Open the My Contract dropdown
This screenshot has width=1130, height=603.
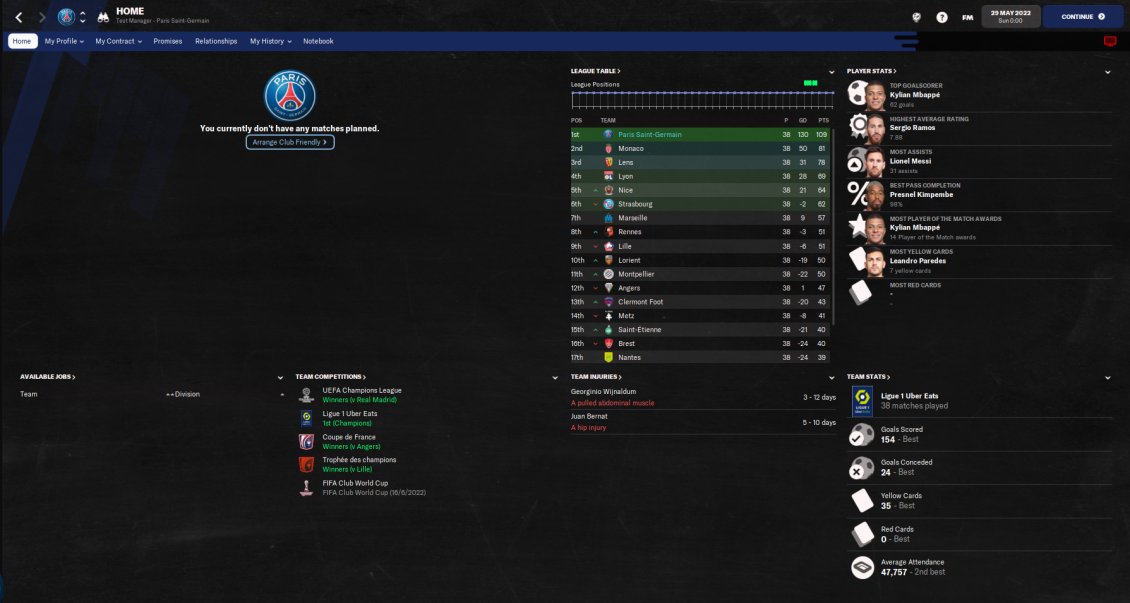click(118, 41)
